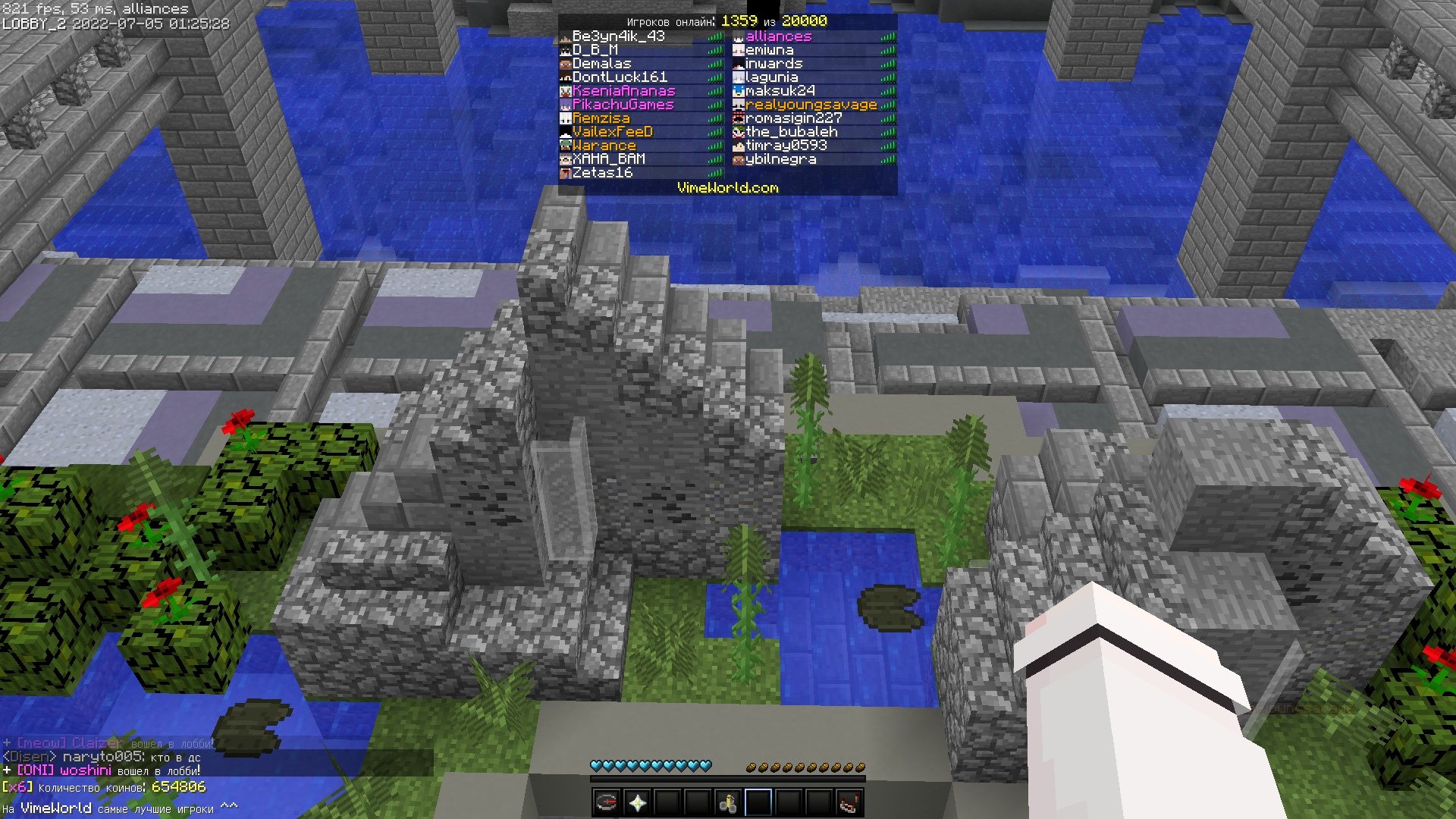This screenshot has height=819, width=1456.
Task: Select player Zetas16 in the tab list
Action: [x=602, y=173]
